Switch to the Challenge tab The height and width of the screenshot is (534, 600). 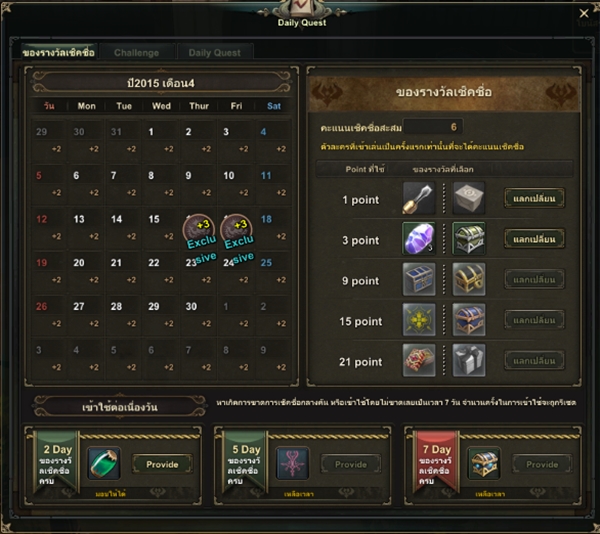tap(136, 52)
